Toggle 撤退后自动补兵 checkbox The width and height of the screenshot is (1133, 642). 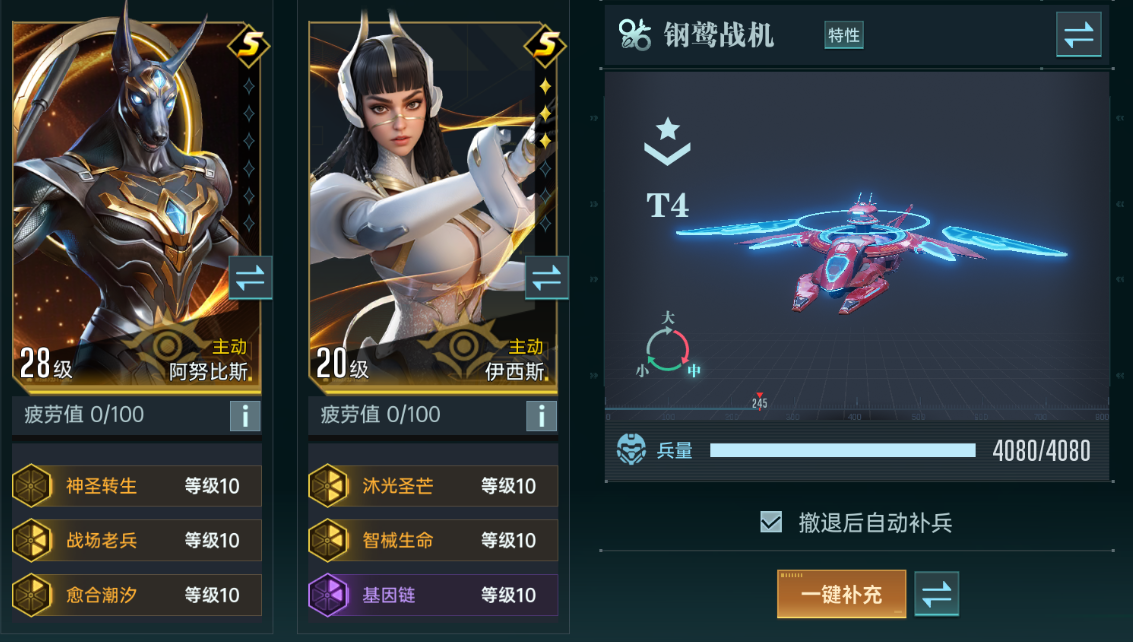771,522
